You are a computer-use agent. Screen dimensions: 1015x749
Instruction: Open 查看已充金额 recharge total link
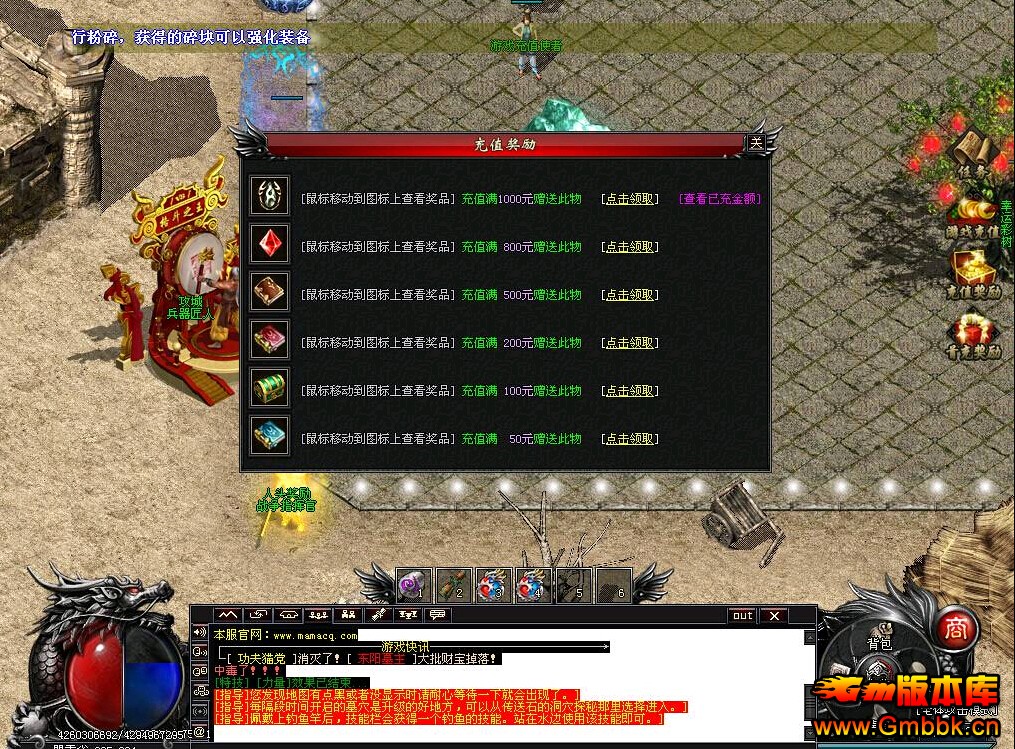[x=720, y=199]
